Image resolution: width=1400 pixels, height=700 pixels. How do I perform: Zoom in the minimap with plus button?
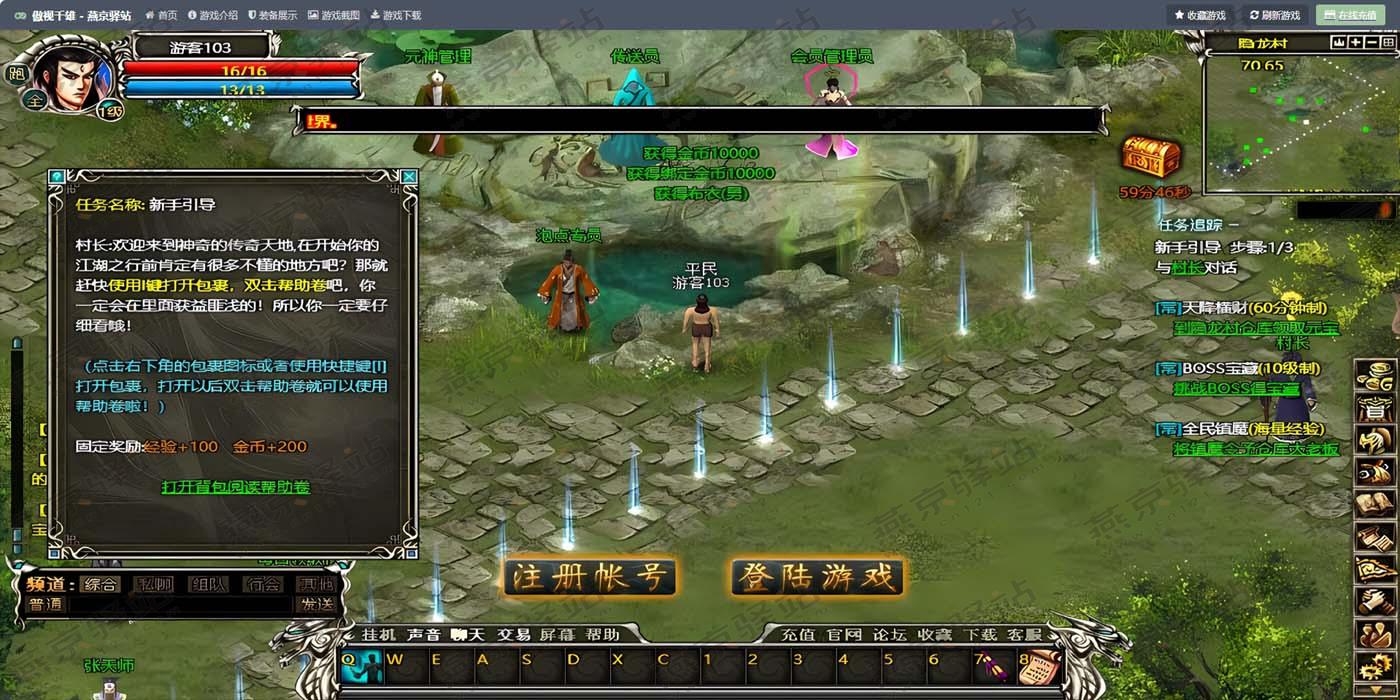coord(1356,42)
